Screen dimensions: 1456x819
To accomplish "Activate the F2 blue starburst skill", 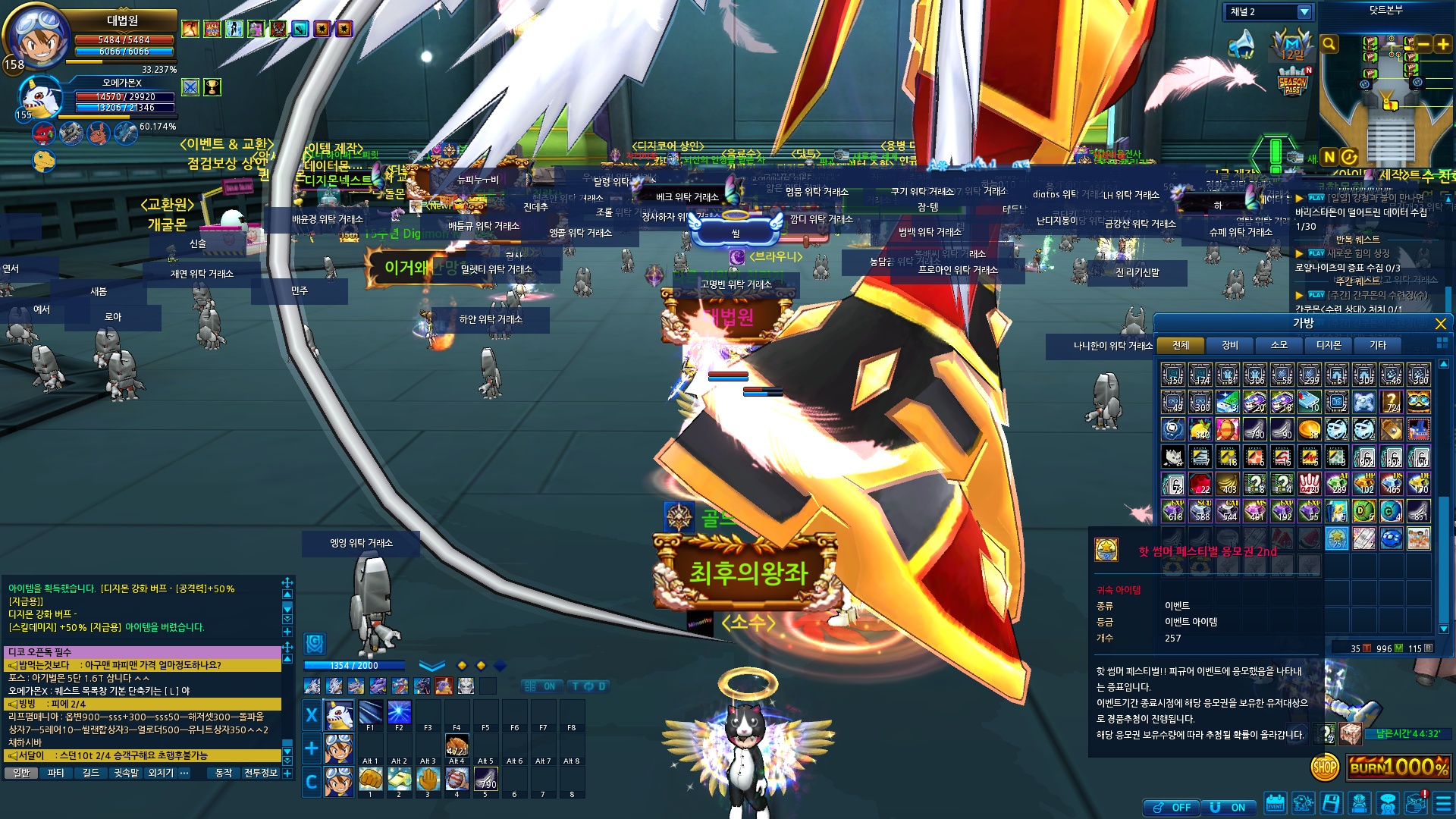I will pyautogui.click(x=399, y=713).
